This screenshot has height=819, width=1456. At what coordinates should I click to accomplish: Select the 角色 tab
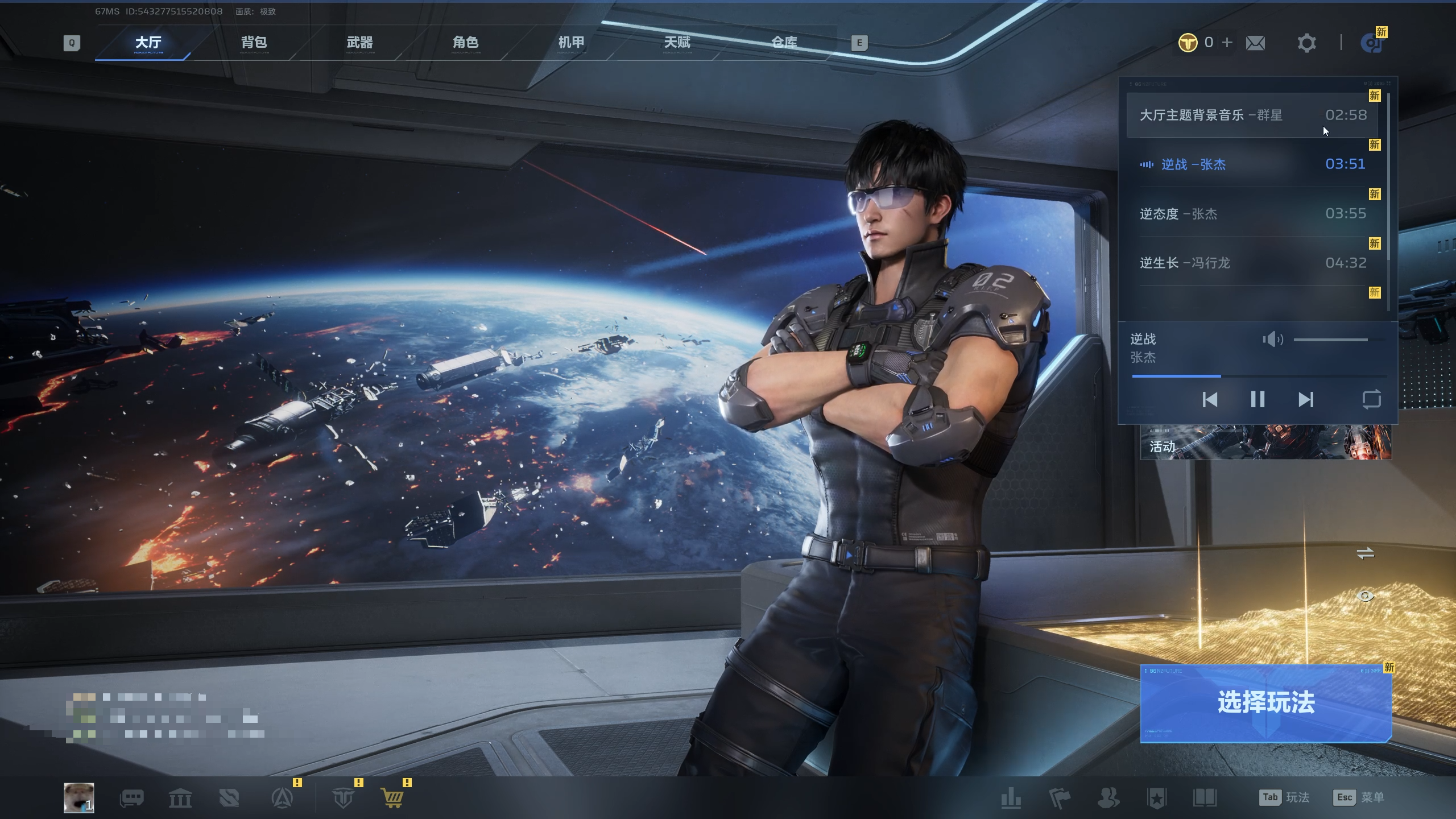465,43
